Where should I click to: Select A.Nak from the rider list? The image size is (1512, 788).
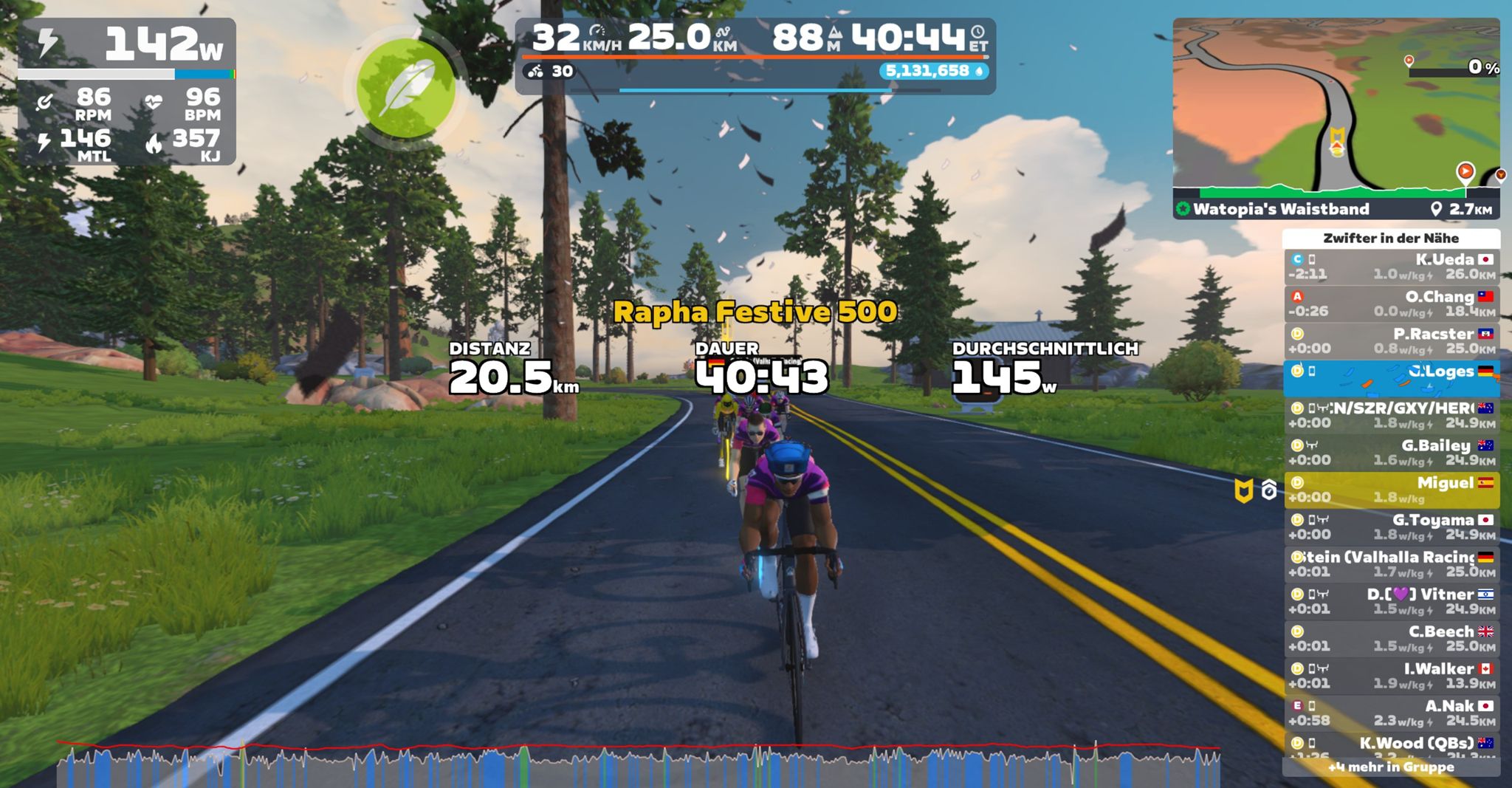1392,713
